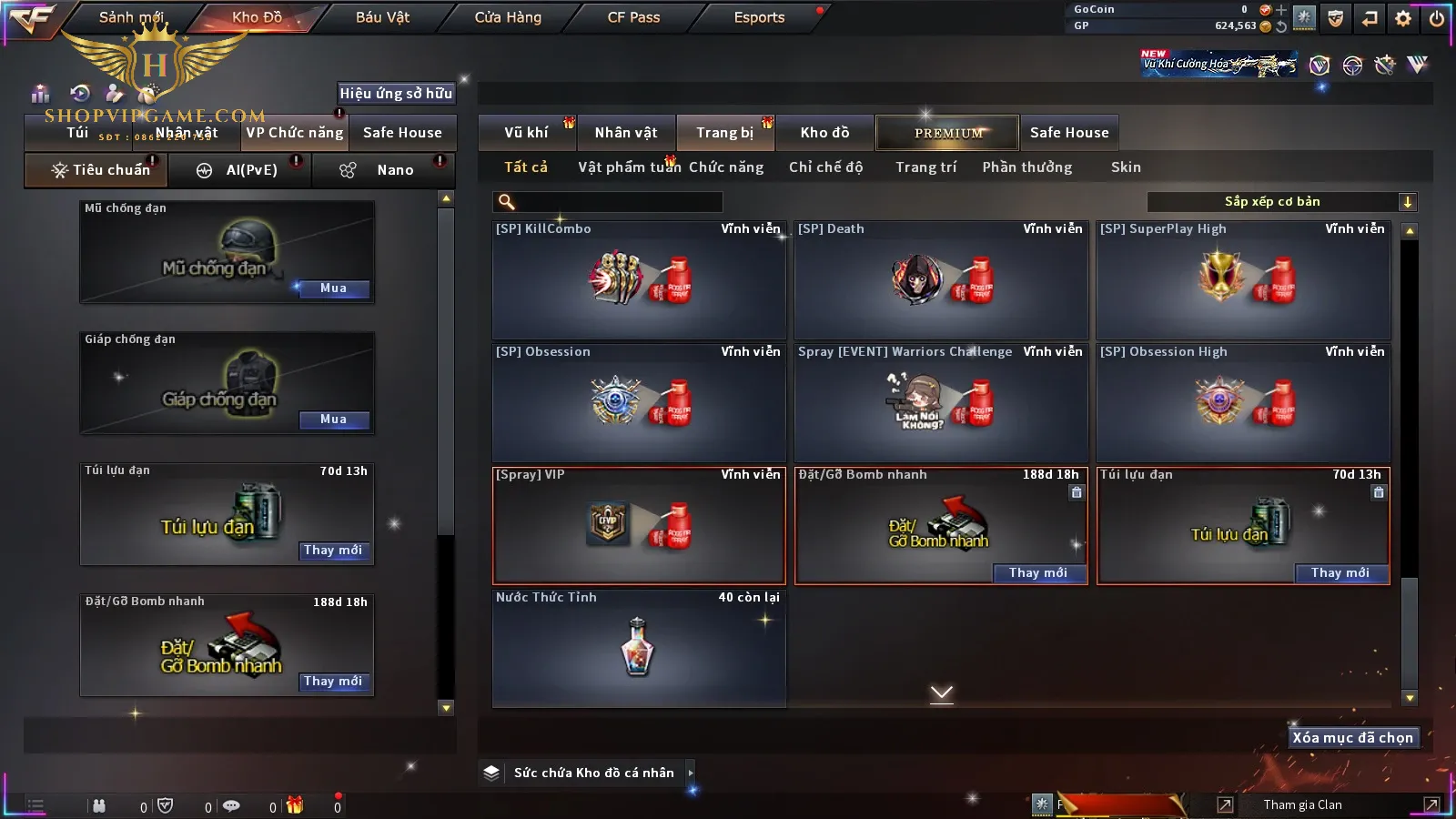Select the PREMIUM tab

(x=948, y=133)
